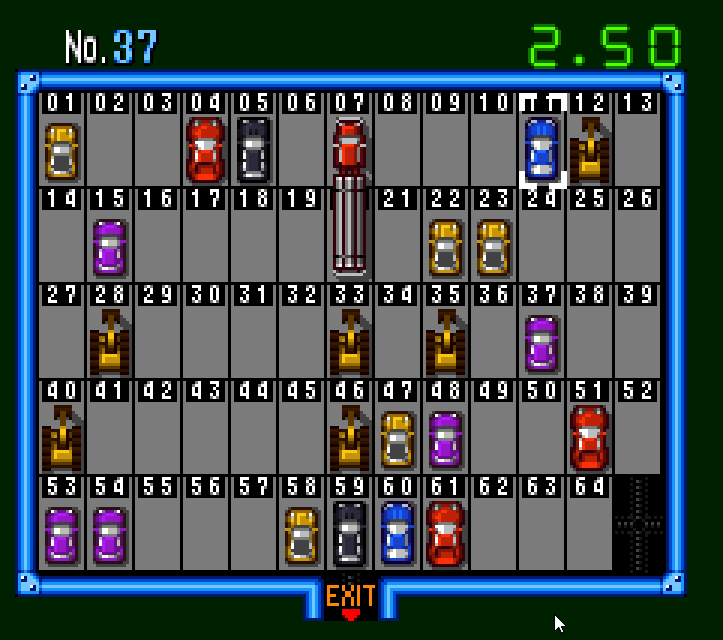The image size is (723, 640).
Task: Pick the purple car in space 15
Action: pos(110,247)
